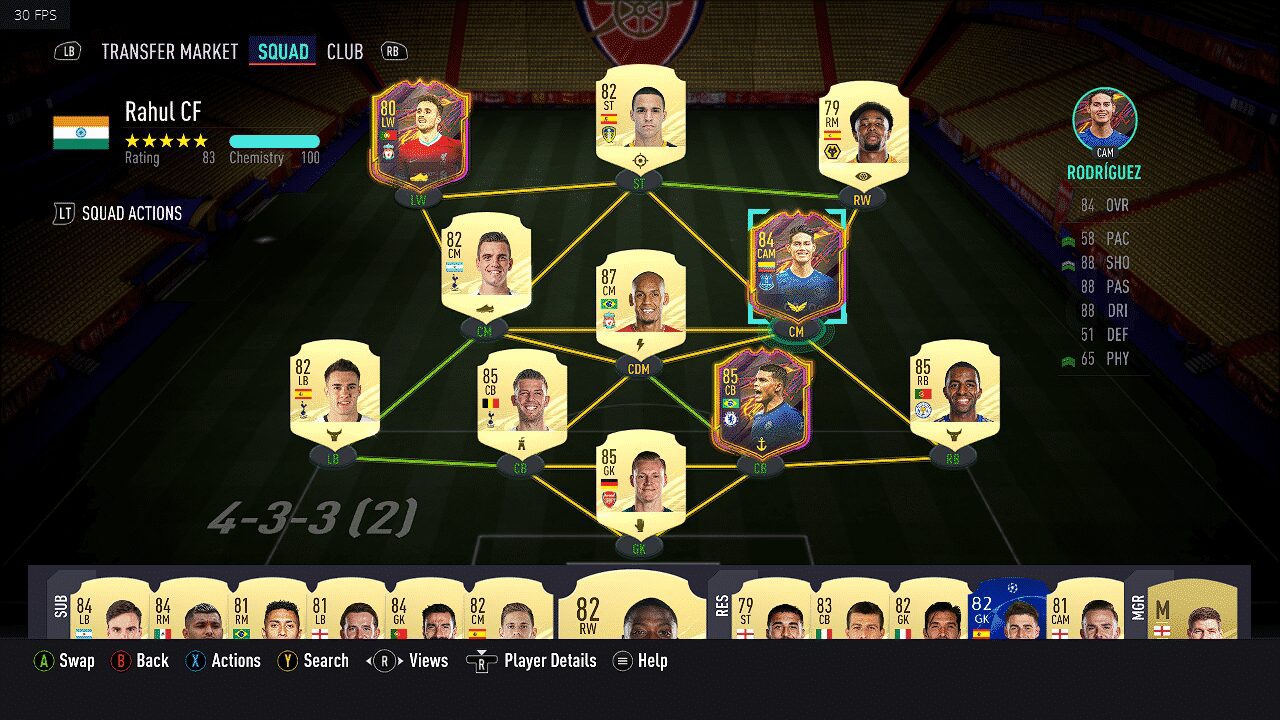Viewport: 1280px width, 720px height.
Task: Select the 85-rated Leno goalkeeper card
Action: 638,486
